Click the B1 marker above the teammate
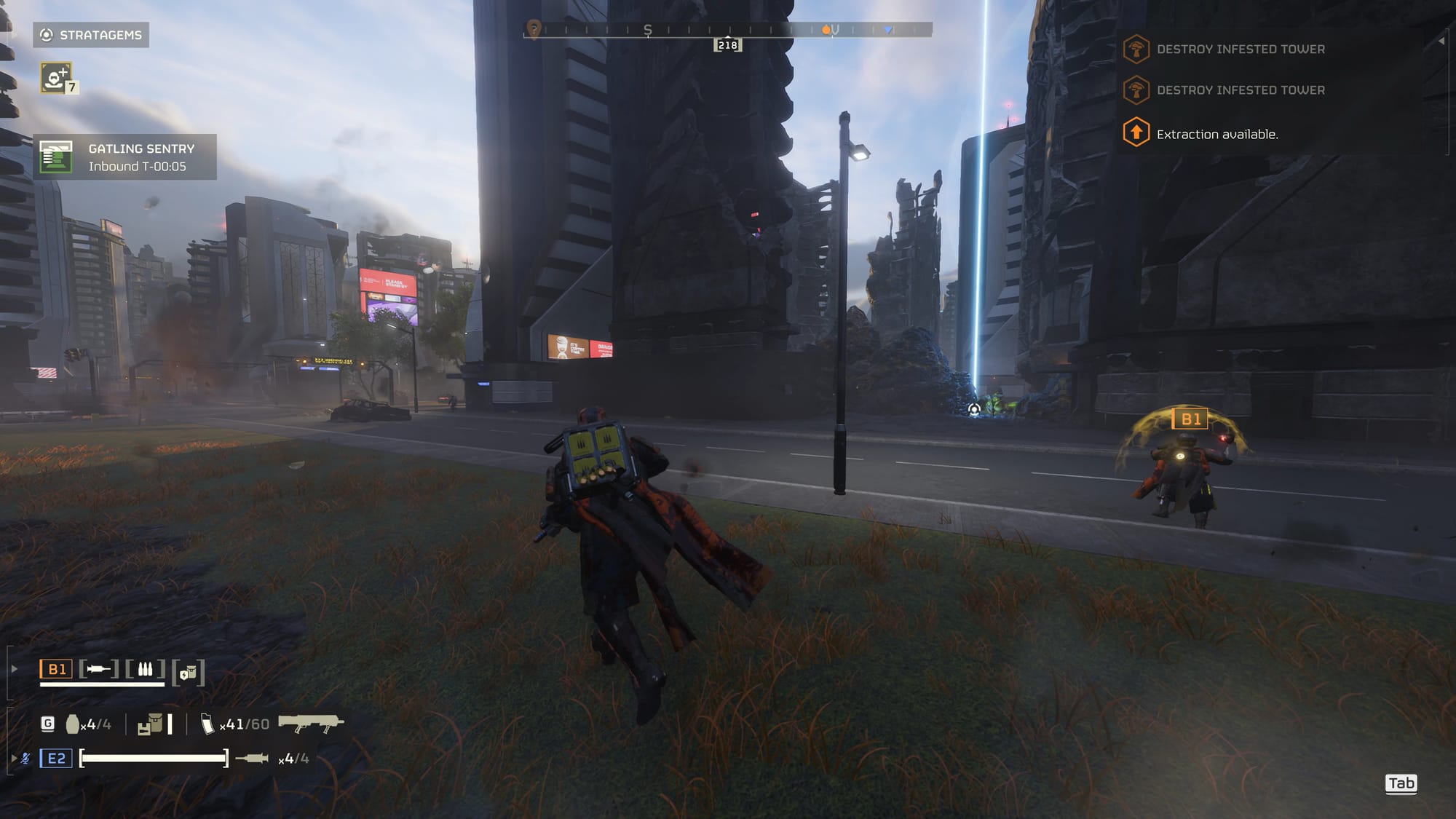Image resolution: width=1456 pixels, height=819 pixels. 1190,419
